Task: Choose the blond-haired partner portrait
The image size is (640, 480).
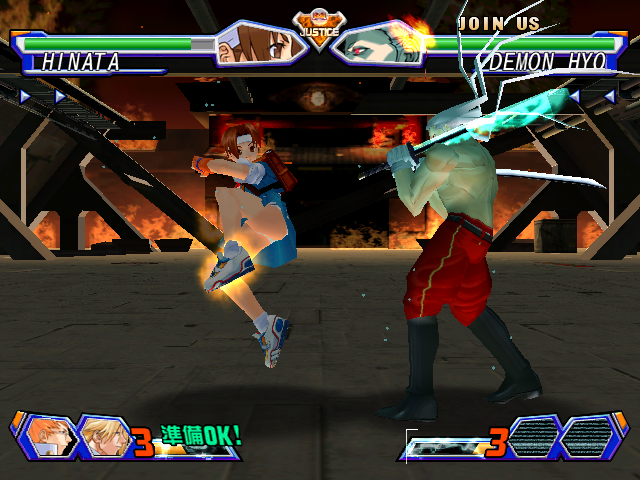Action: click(x=101, y=436)
